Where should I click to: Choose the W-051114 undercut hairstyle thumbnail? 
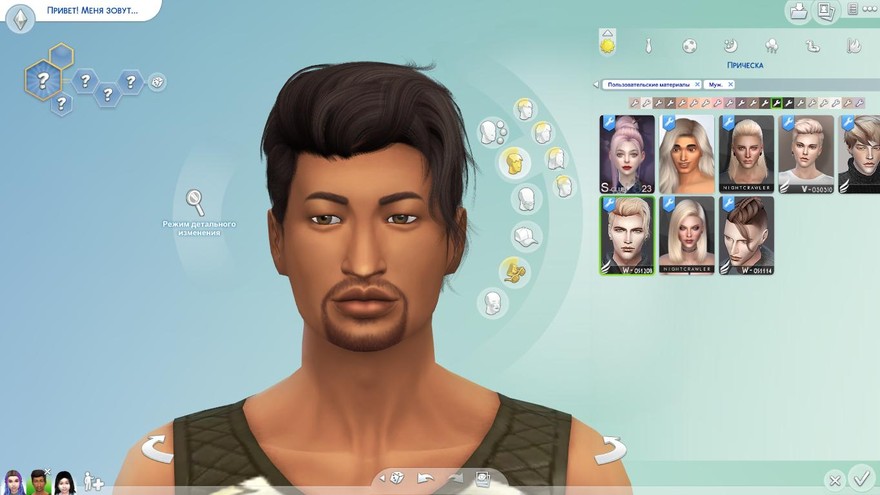click(746, 236)
